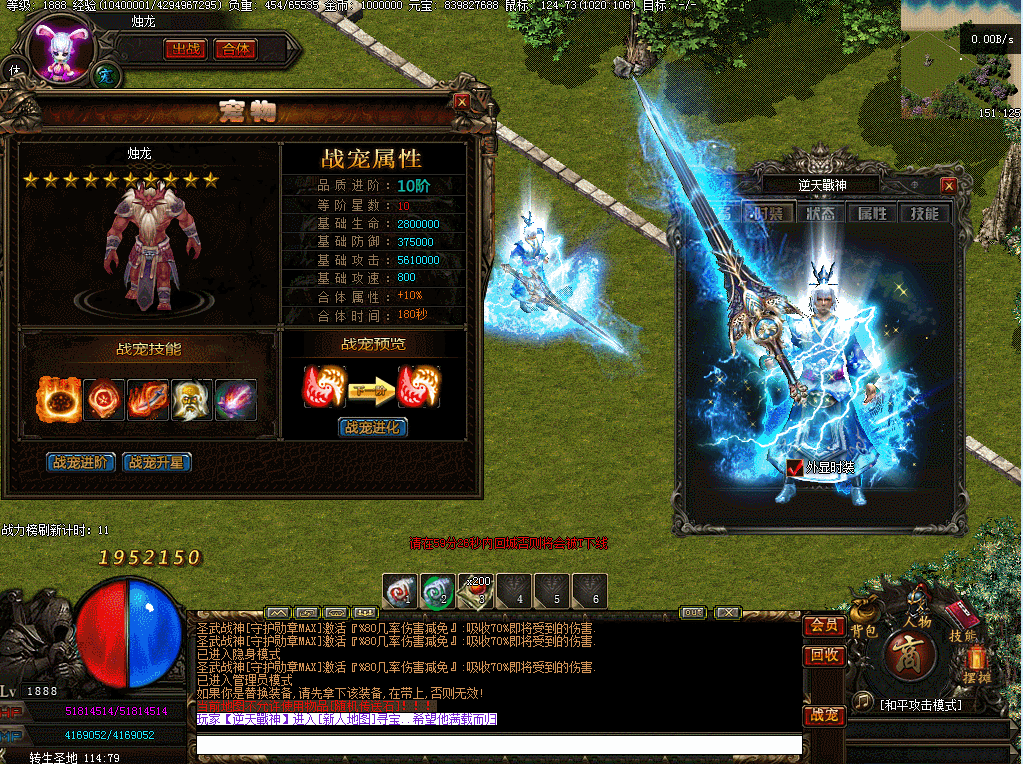Click the 回收 recycle button
This screenshot has height=764, width=1023.
pos(823,656)
